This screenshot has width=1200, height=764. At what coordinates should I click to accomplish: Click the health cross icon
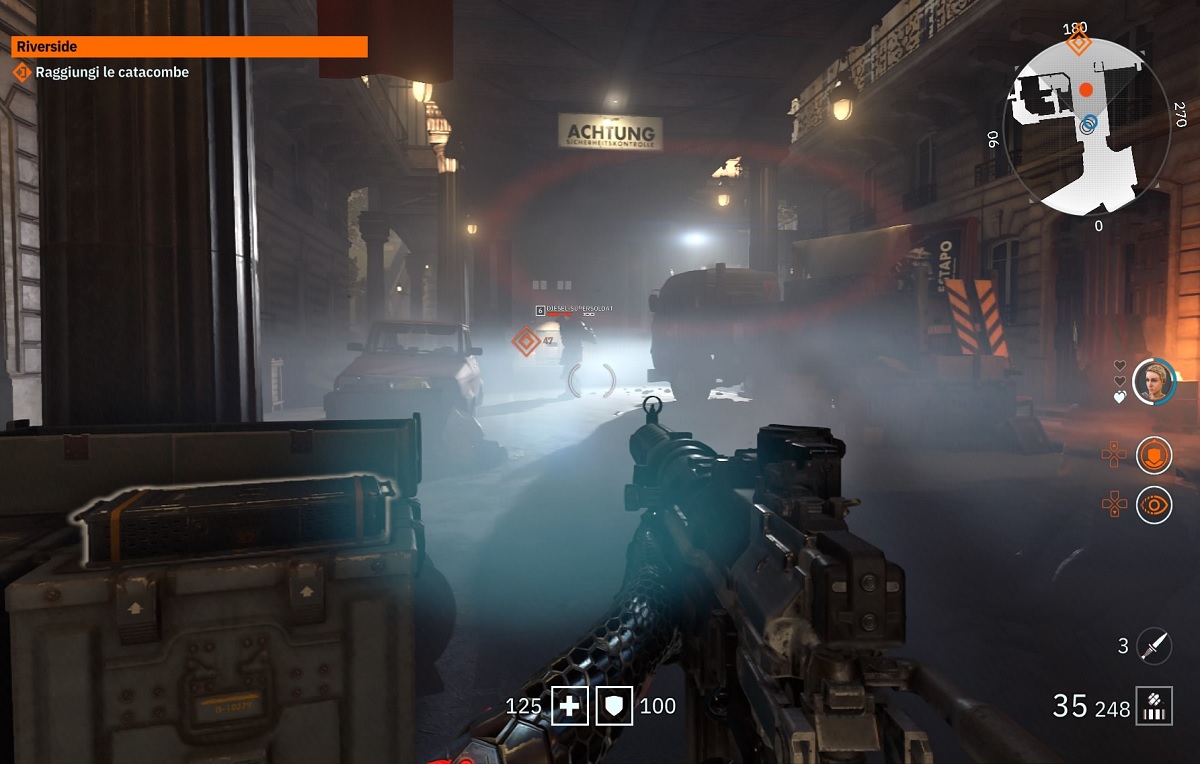pyautogui.click(x=570, y=707)
